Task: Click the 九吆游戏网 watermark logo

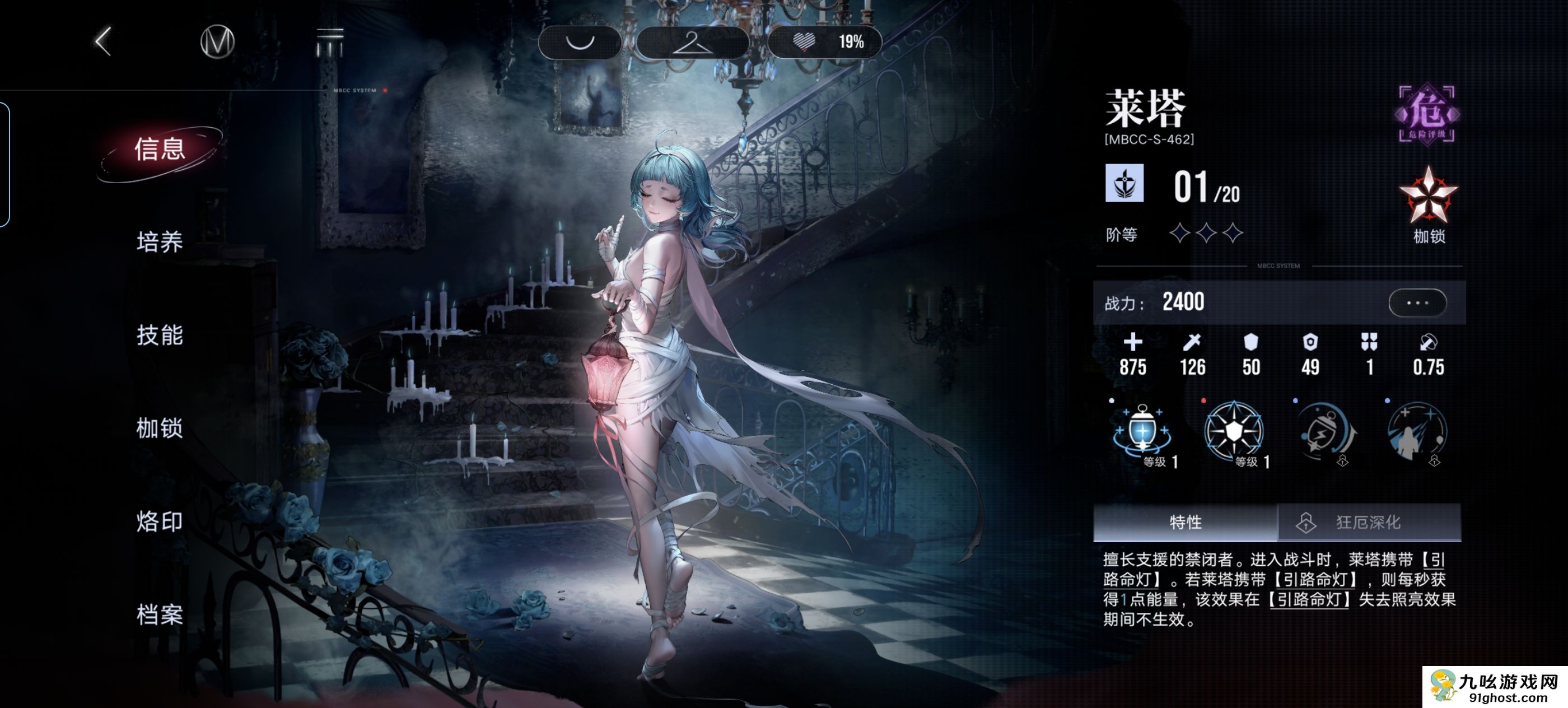Action: pos(1495,687)
